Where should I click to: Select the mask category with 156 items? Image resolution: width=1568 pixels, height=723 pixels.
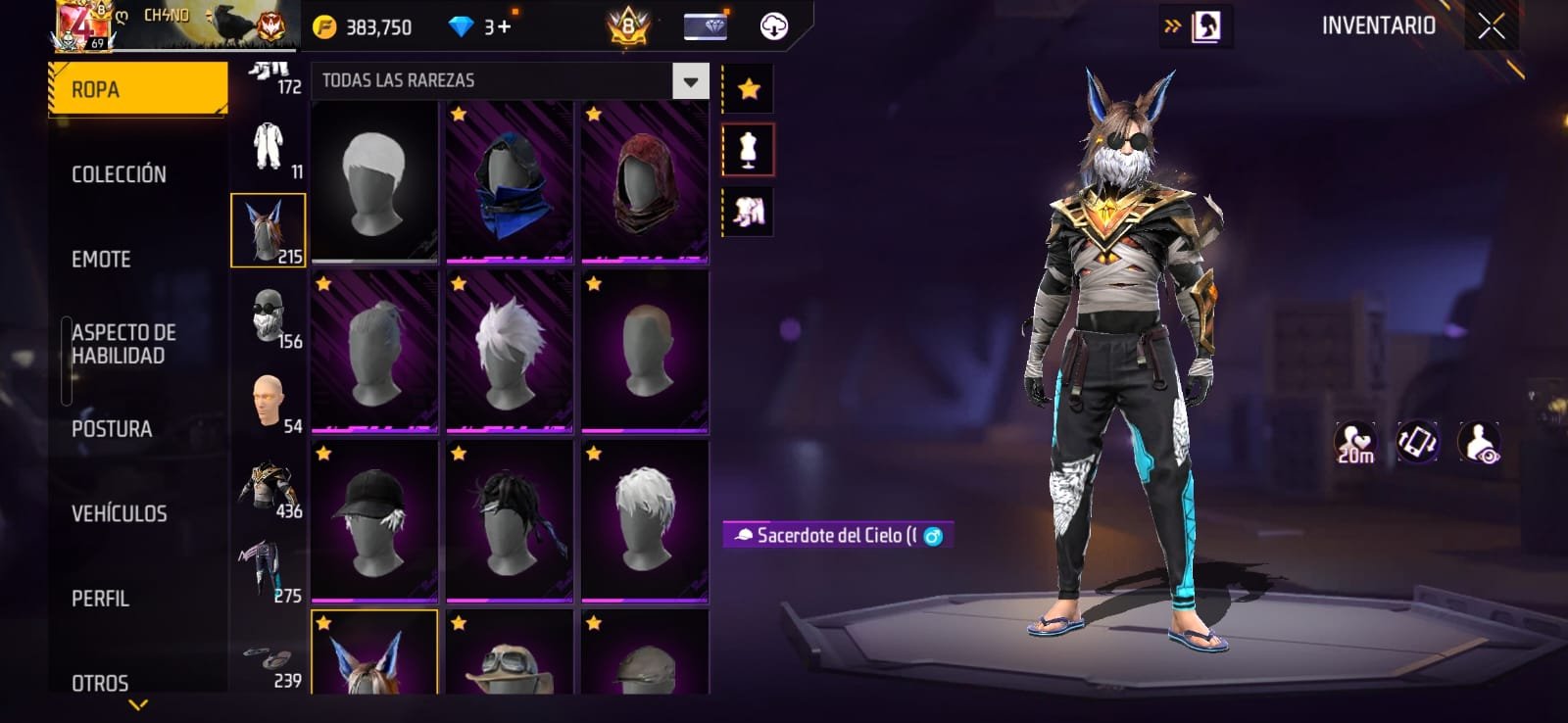269,316
